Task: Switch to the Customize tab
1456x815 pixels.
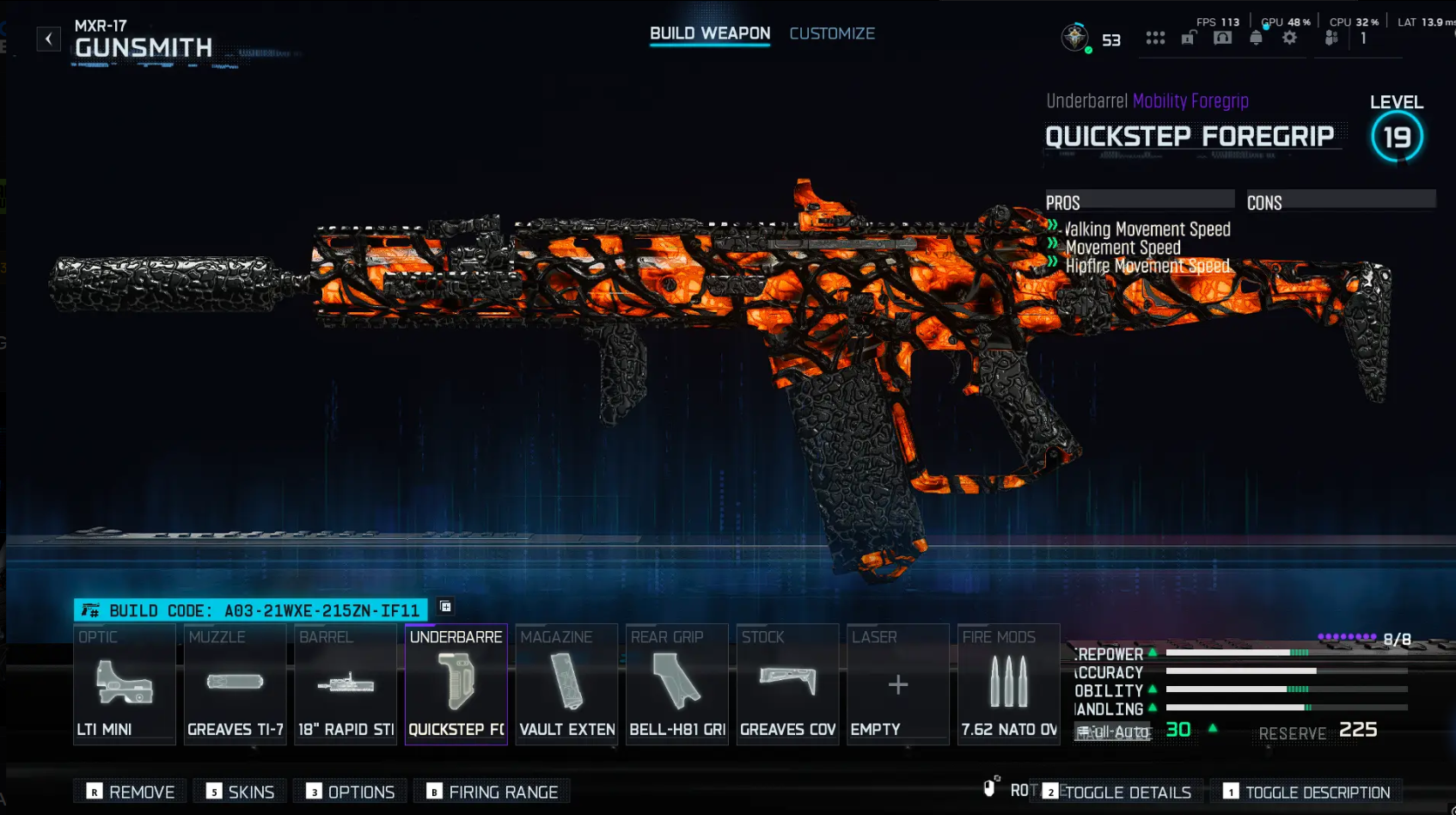Action: pos(831,34)
